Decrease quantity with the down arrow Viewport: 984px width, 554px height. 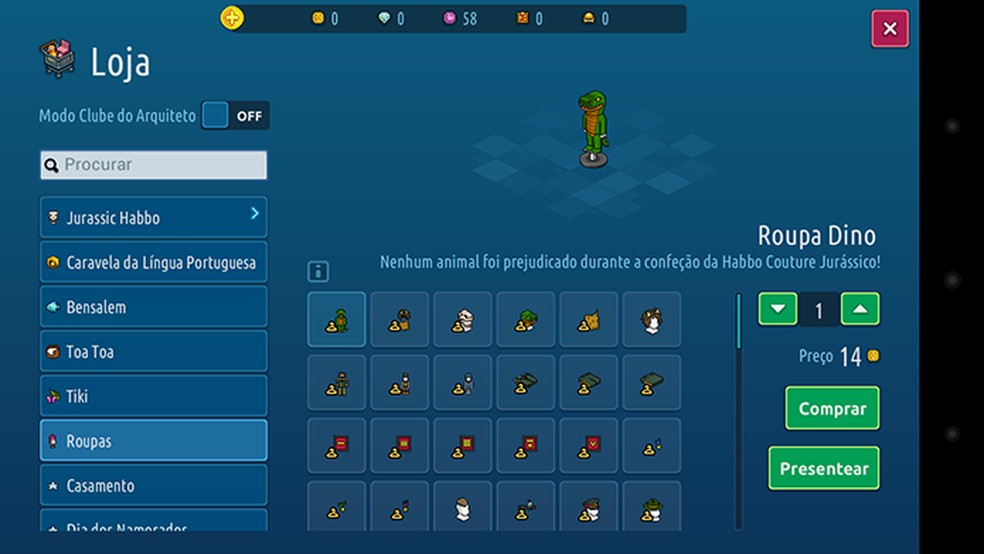(778, 310)
